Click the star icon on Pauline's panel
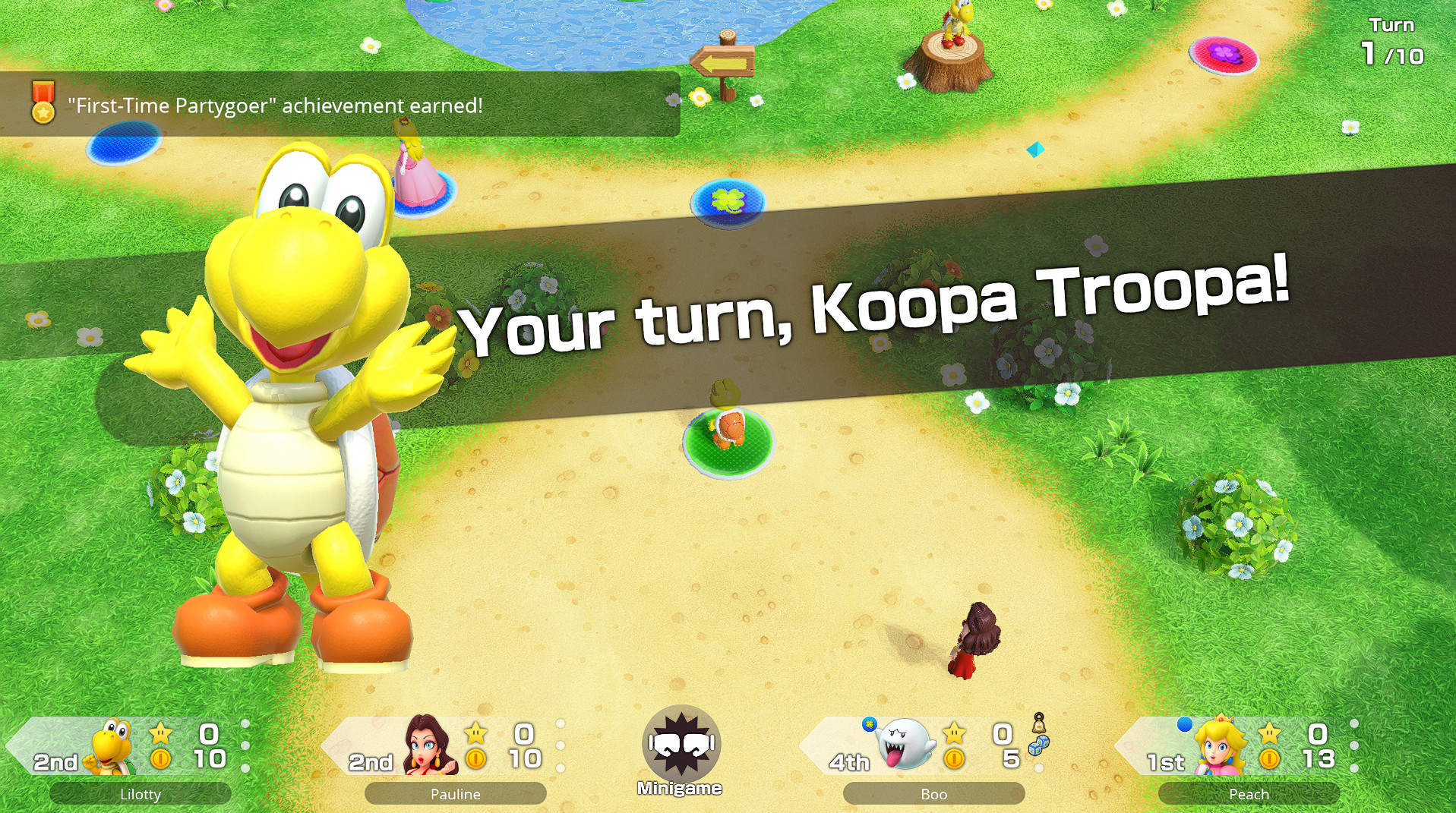 (x=476, y=733)
